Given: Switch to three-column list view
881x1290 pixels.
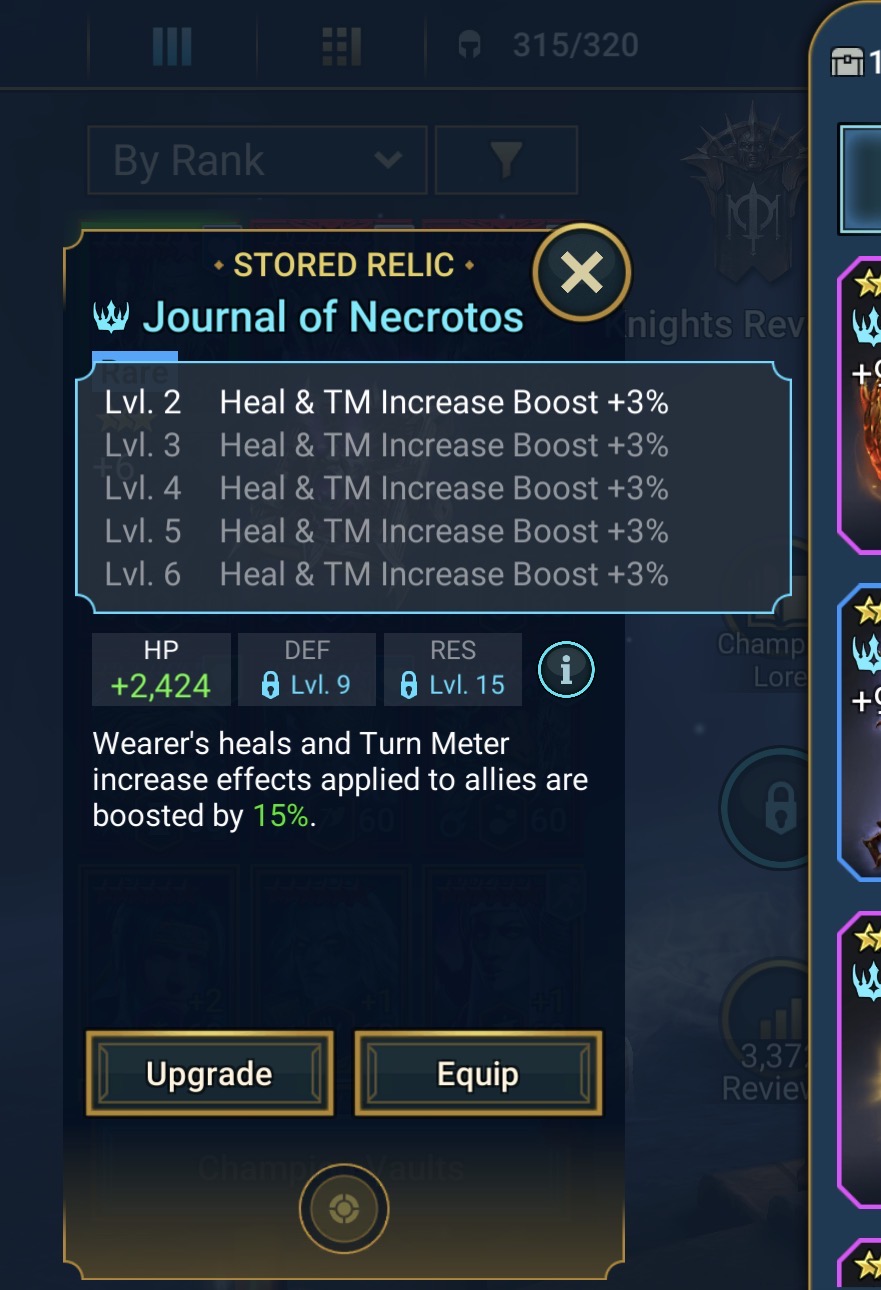Looking at the screenshot, I should pyautogui.click(x=171, y=45).
